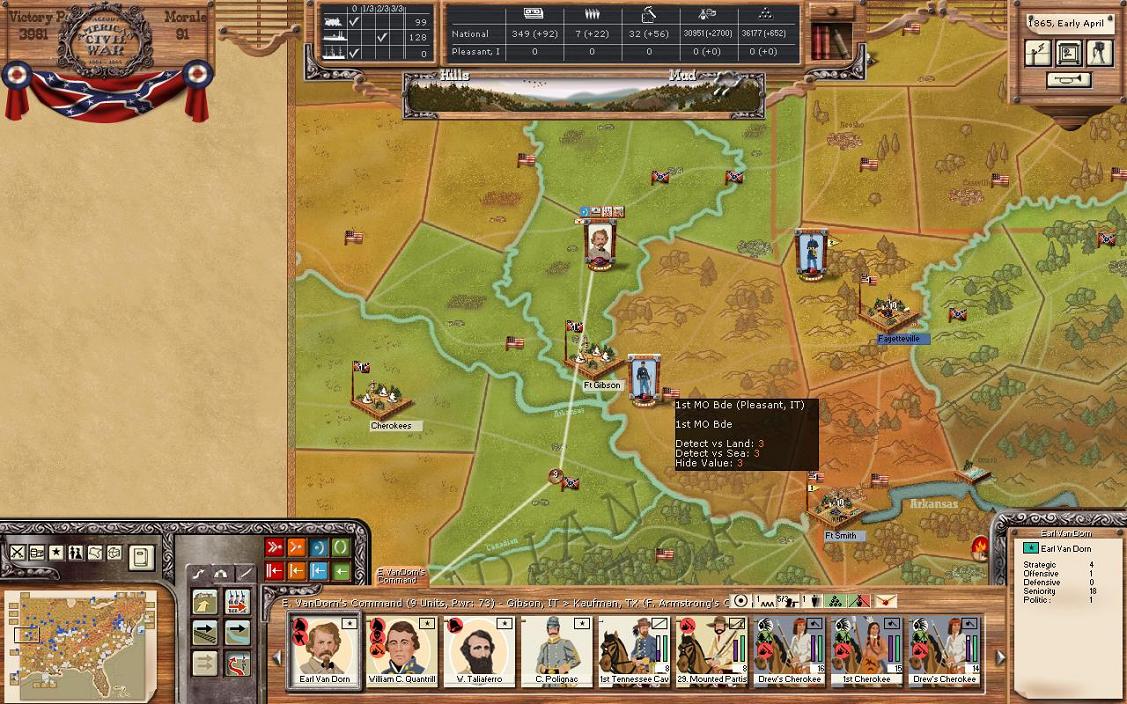The image size is (1127, 704).
Task: Pick the C. Polignac unit card
Action: tap(556, 651)
